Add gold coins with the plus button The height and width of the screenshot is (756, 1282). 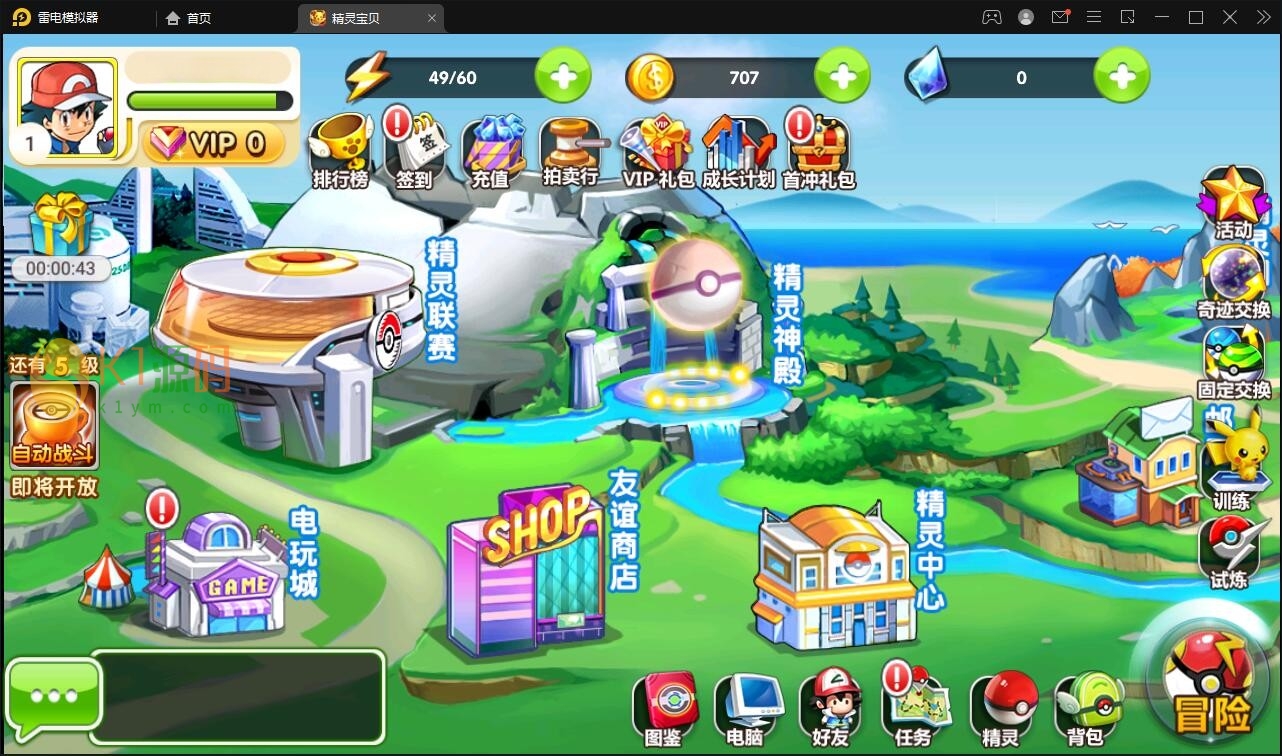coord(842,77)
